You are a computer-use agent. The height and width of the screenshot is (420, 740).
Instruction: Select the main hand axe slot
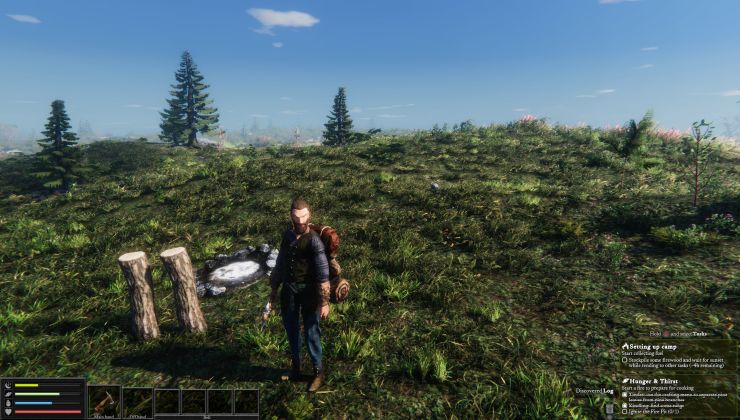(x=104, y=401)
